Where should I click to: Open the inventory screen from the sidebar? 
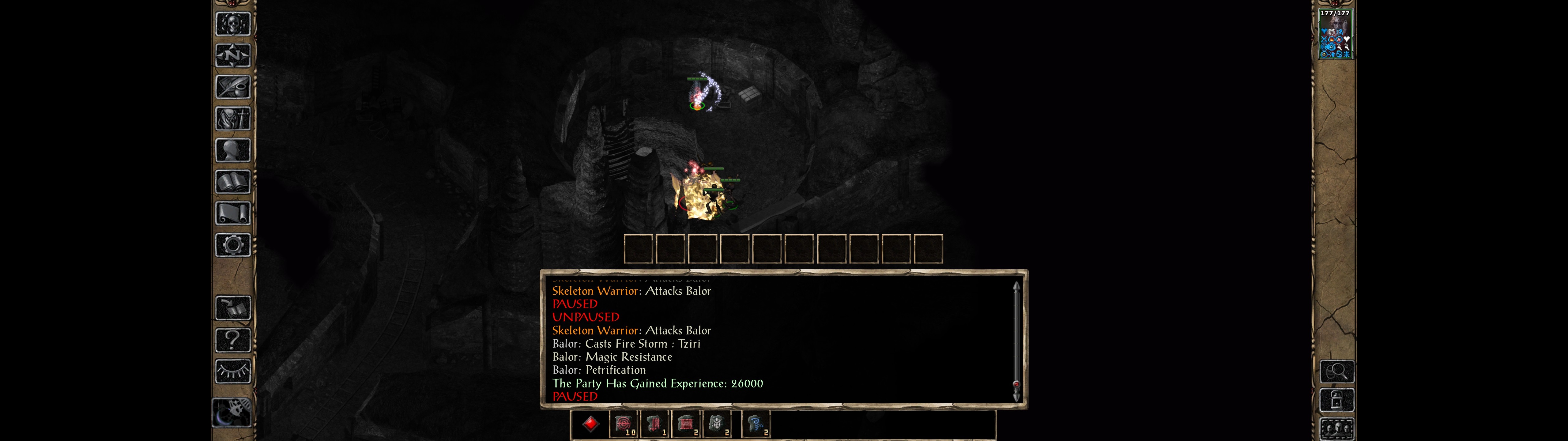(233, 118)
